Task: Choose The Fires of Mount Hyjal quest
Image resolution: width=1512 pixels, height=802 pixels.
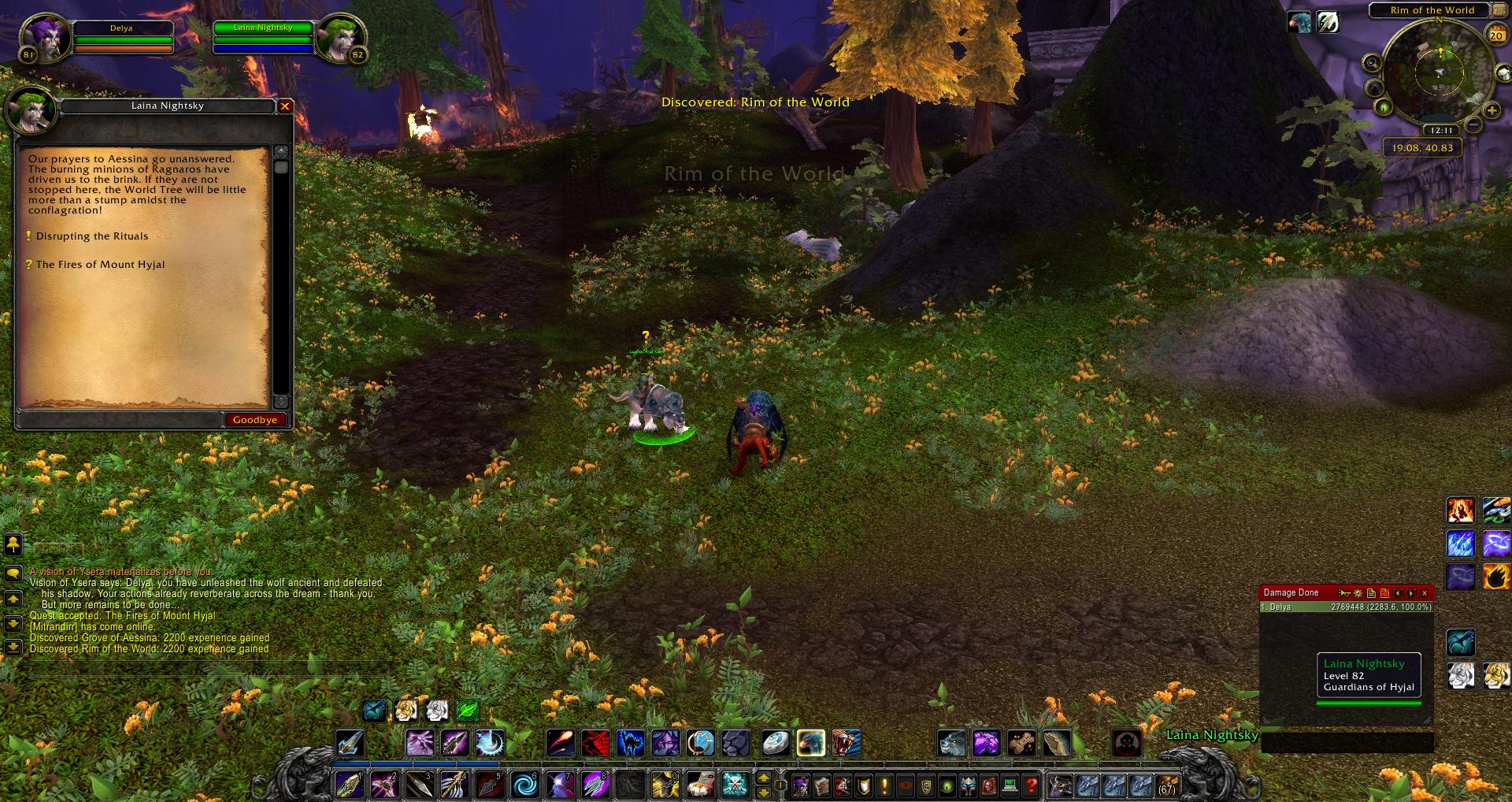Action: tap(100, 265)
